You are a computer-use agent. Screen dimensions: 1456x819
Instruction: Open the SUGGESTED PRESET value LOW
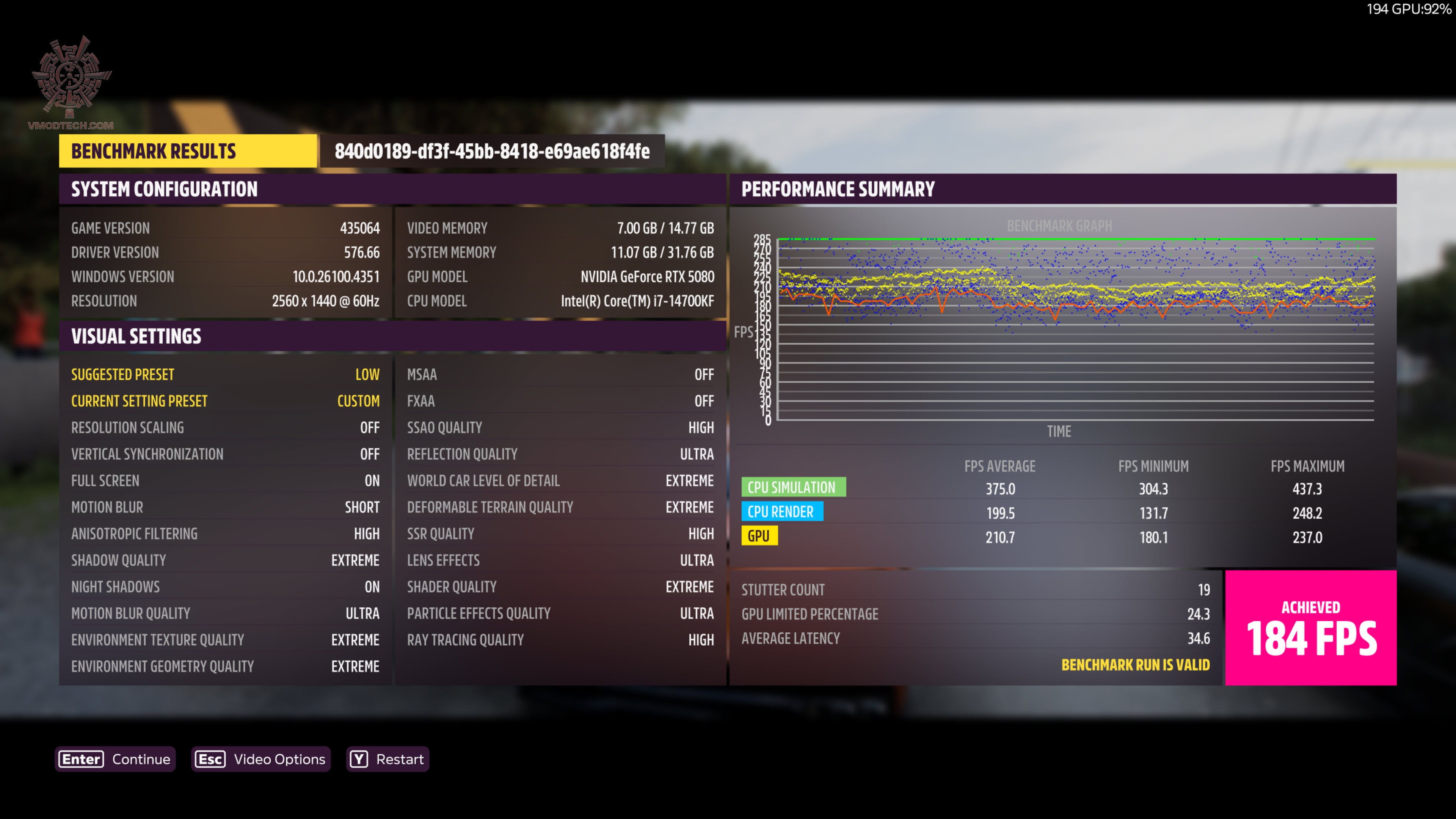[367, 374]
